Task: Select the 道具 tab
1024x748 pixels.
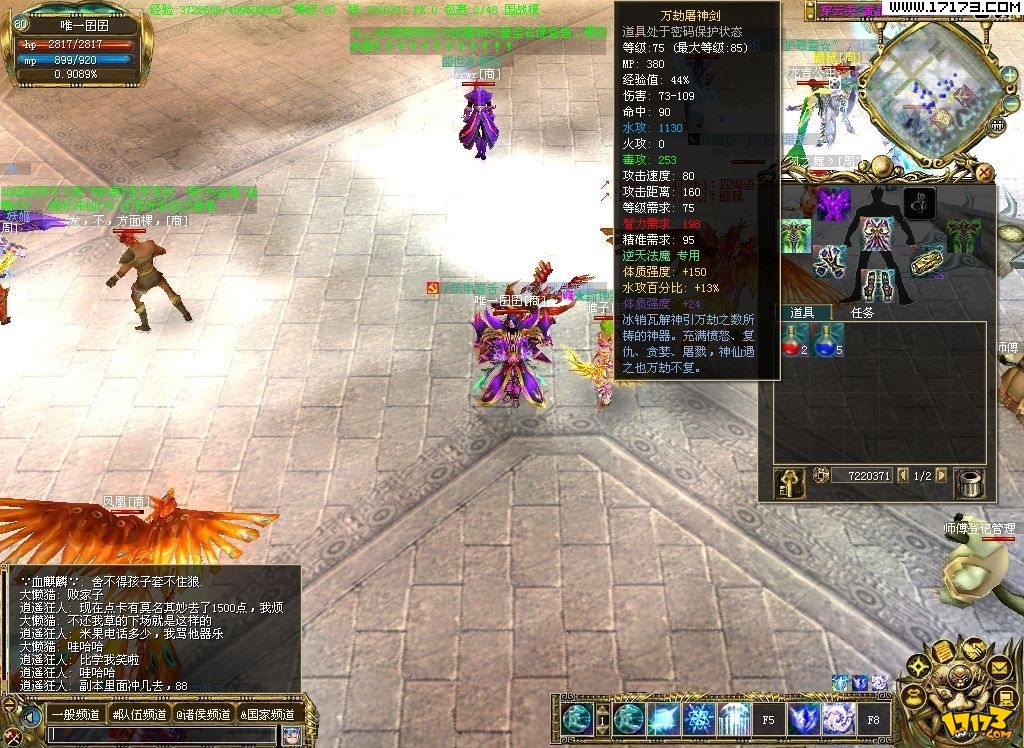Action: point(802,312)
